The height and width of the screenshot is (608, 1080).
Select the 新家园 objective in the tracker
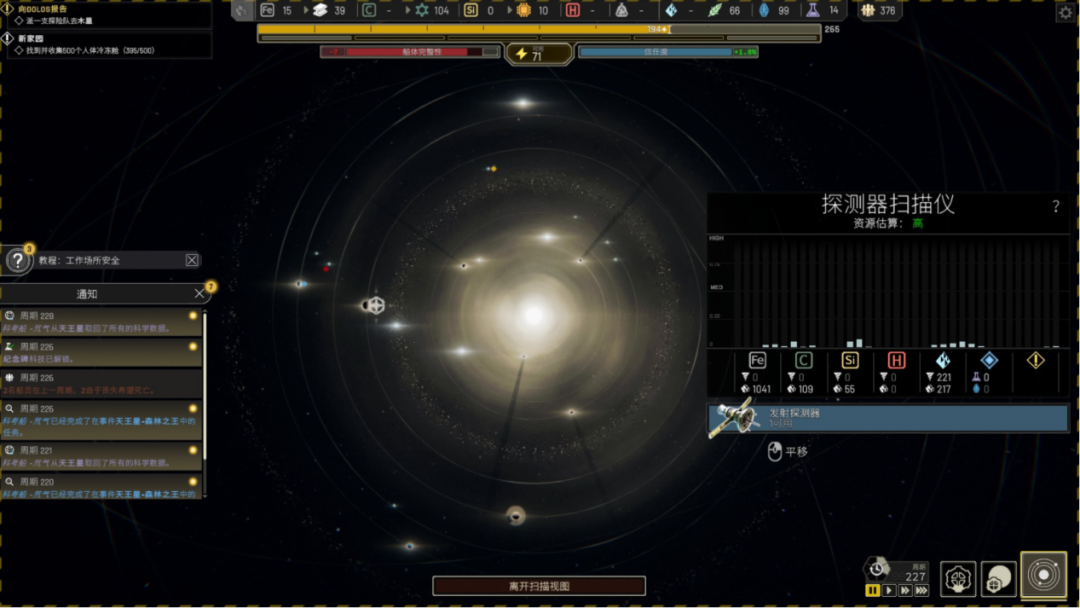tap(30, 38)
